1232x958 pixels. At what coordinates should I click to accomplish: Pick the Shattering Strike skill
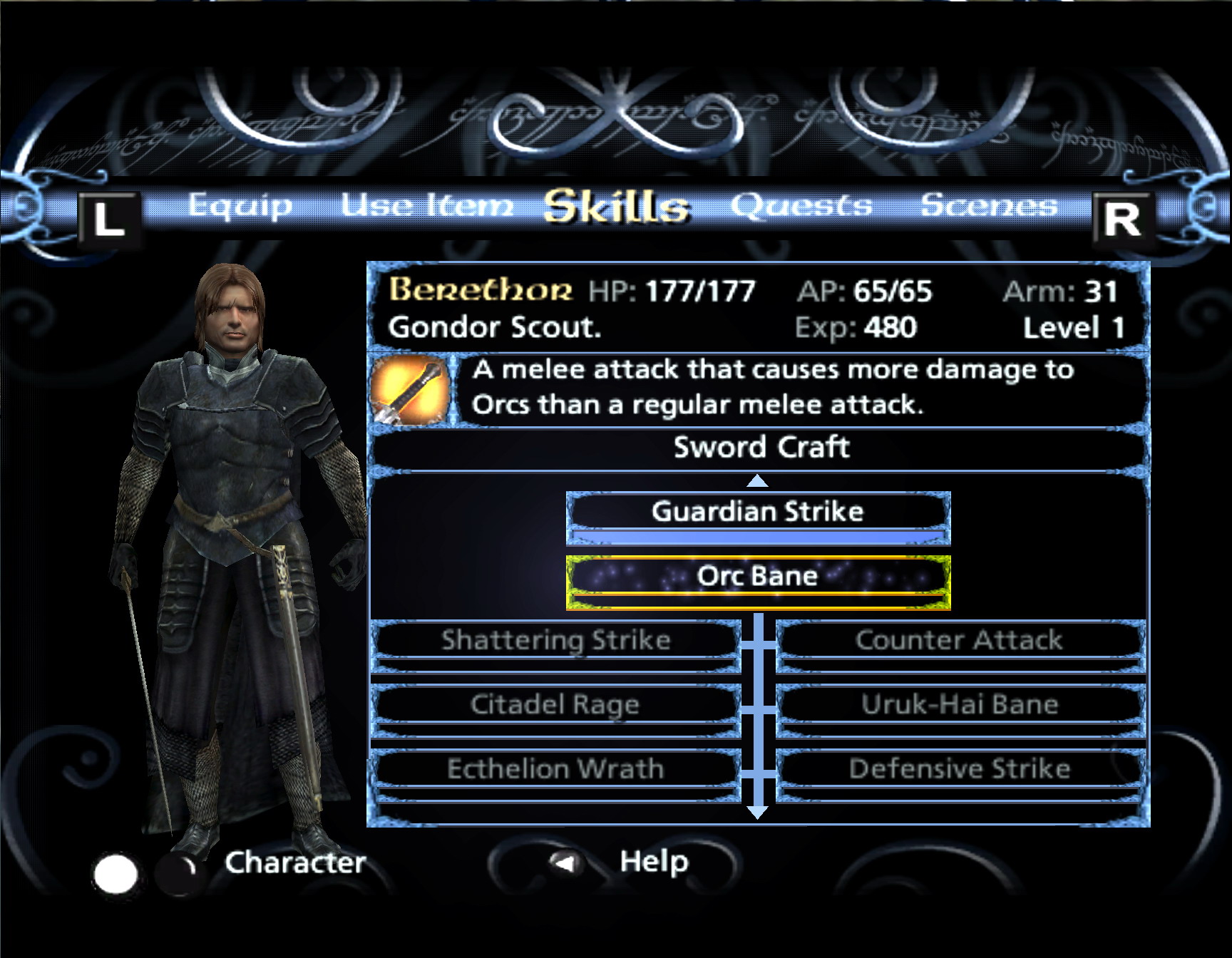556,641
